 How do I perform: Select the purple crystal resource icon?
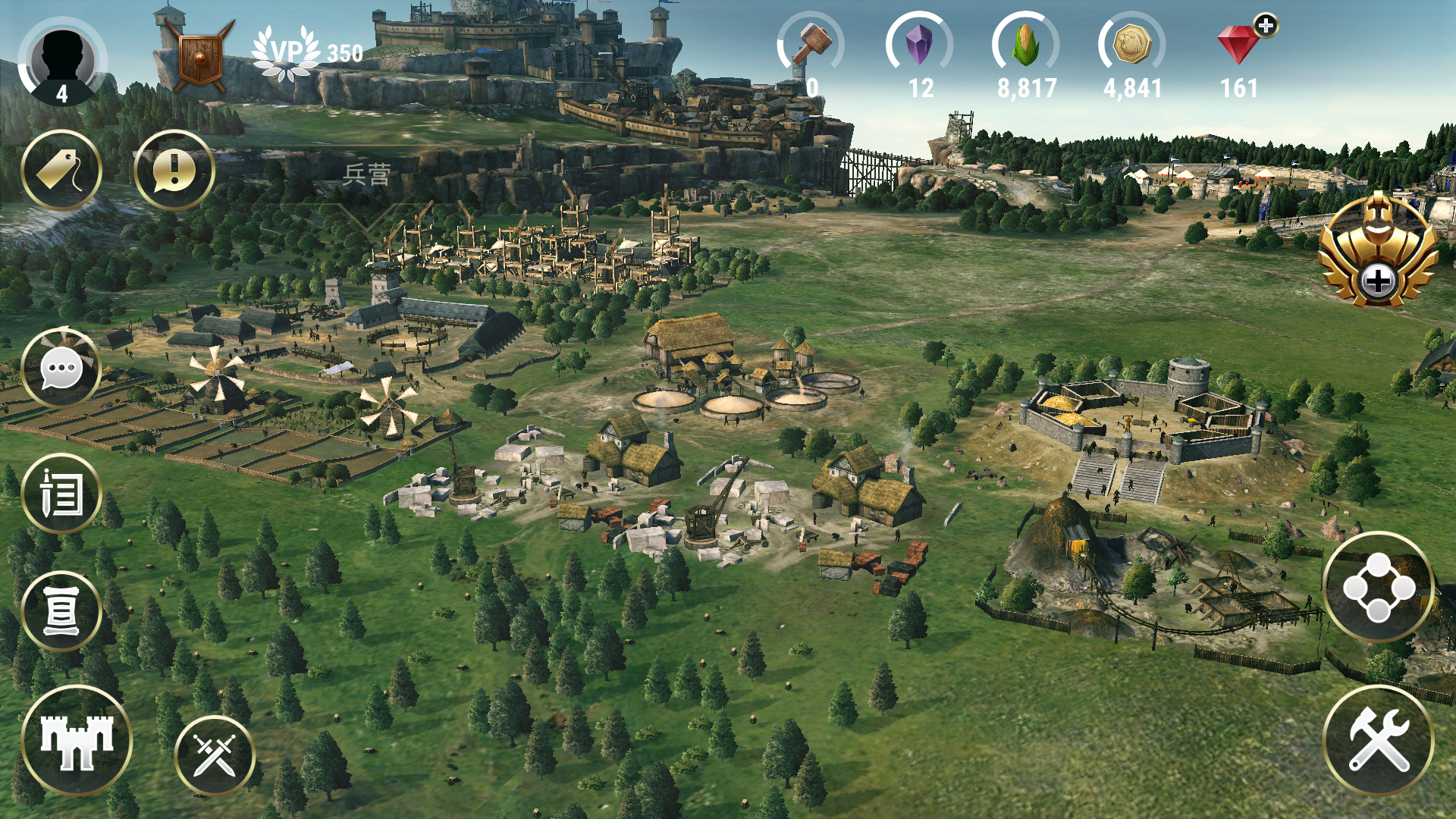click(919, 44)
